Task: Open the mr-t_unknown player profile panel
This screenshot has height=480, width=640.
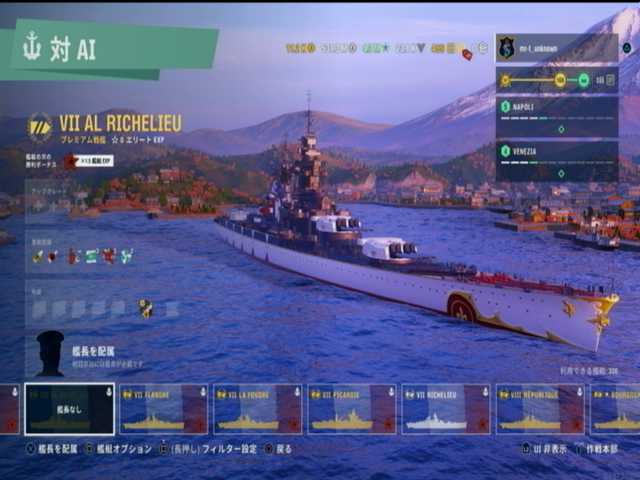Action: 556,47
